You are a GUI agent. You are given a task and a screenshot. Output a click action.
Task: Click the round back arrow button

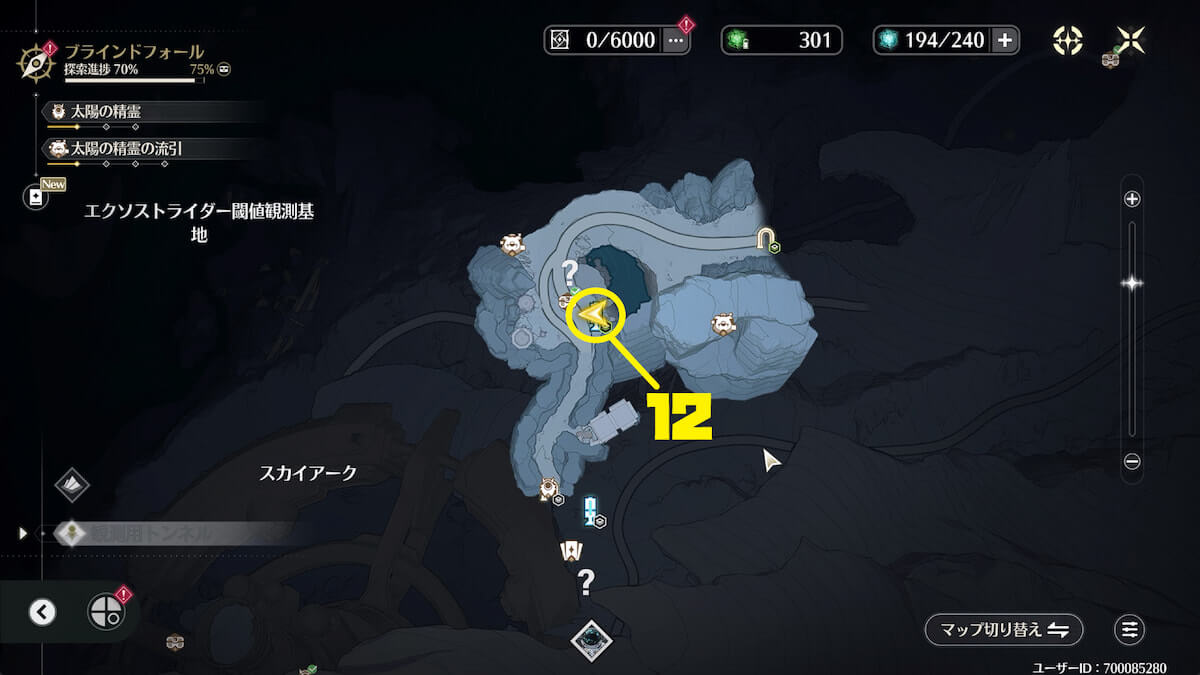pyautogui.click(x=42, y=611)
